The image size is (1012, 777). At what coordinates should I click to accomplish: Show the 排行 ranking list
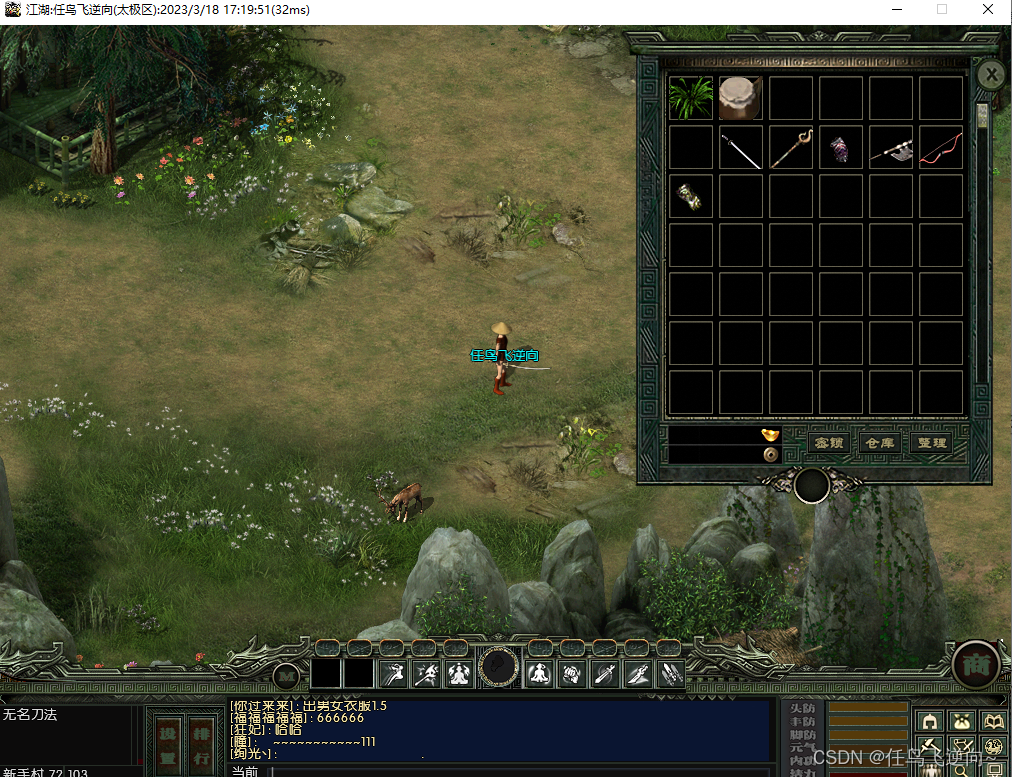click(x=202, y=744)
